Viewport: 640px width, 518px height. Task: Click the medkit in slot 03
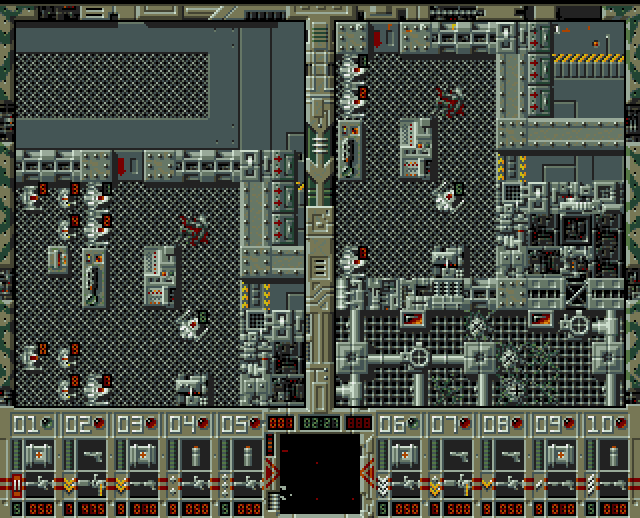141,455
